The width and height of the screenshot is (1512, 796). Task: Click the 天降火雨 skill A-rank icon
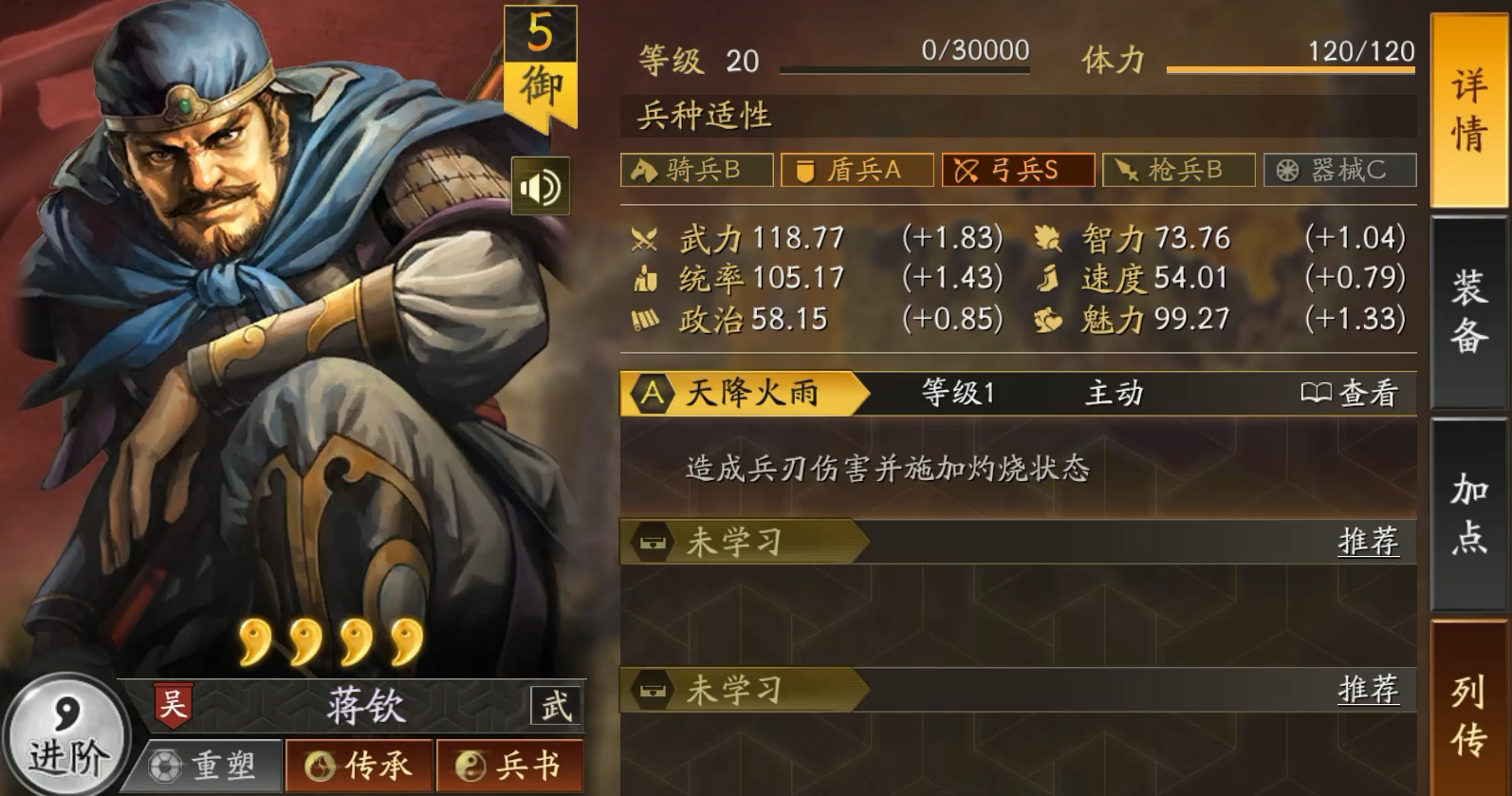652,393
